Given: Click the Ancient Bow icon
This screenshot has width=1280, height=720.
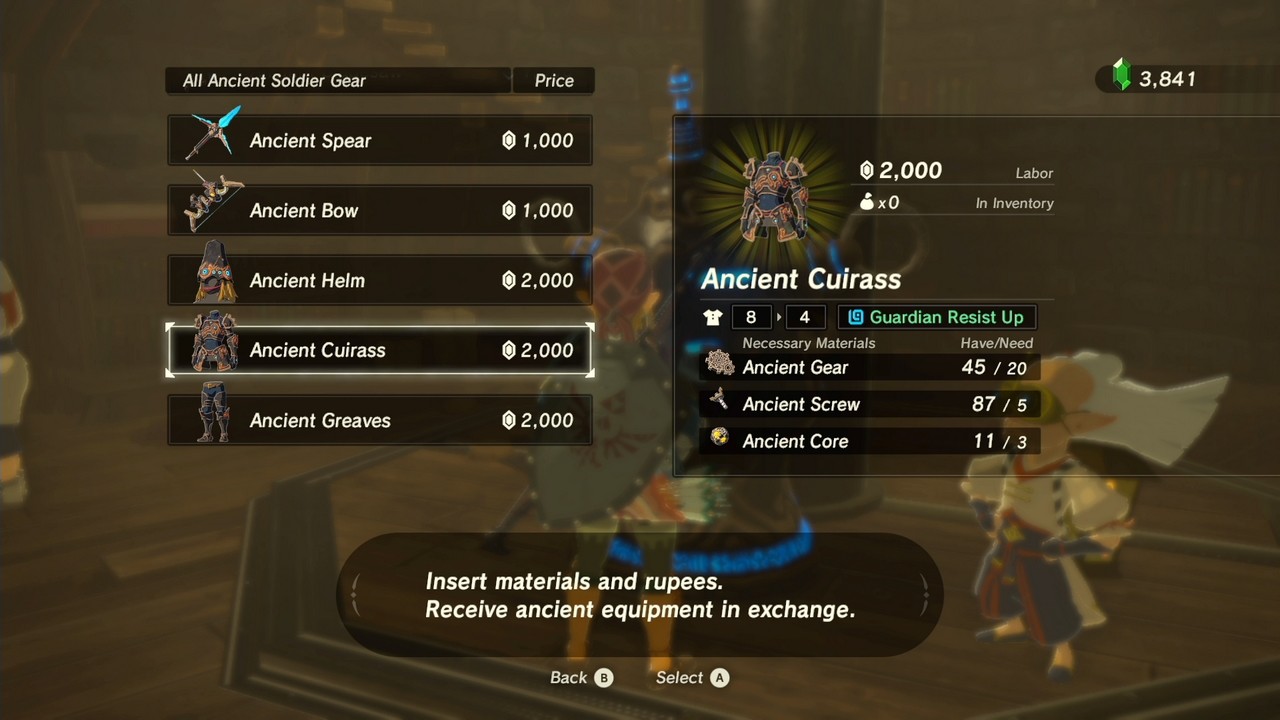Looking at the screenshot, I should (208, 208).
